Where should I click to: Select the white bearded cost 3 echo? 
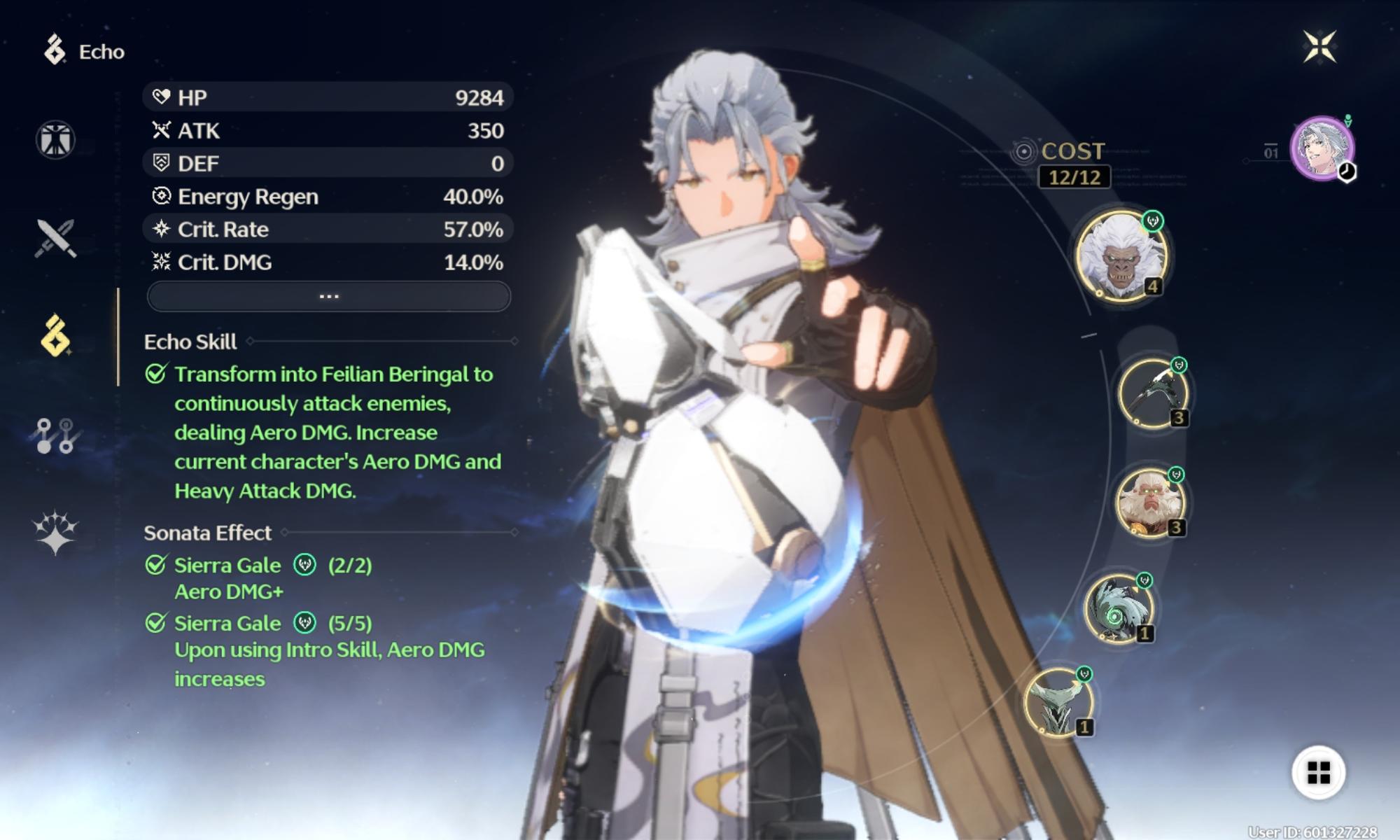(x=1150, y=503)
